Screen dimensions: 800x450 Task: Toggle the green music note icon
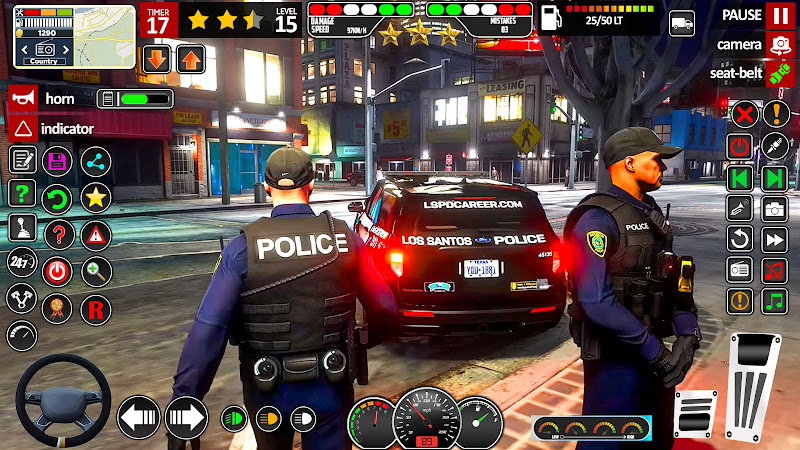775,300
